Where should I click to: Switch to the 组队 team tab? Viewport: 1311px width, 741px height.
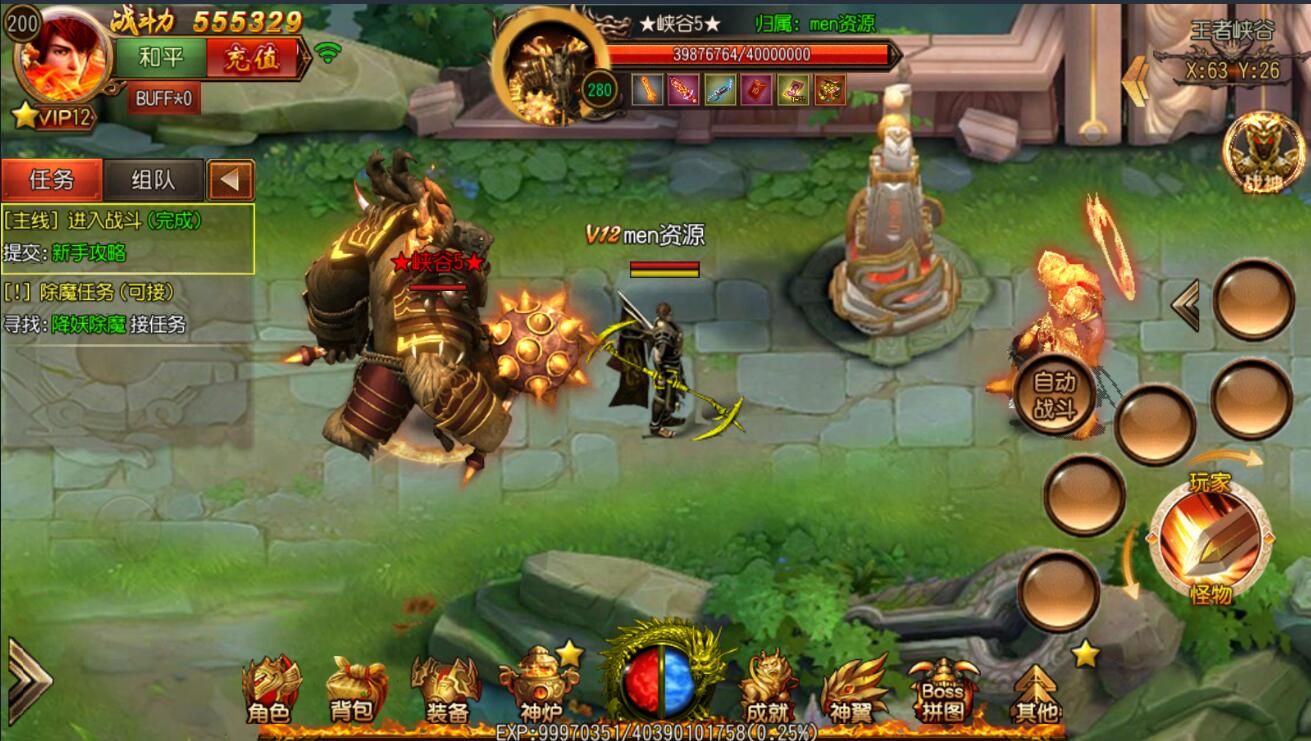[x=154, y=180]
